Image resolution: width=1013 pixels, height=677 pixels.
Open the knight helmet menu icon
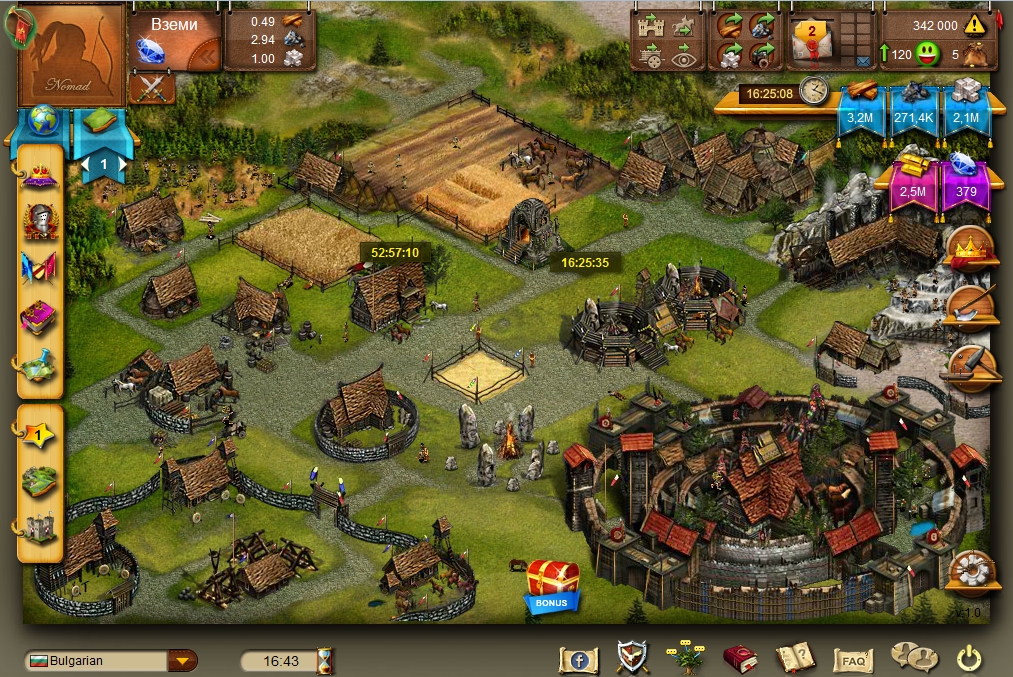click(40, 220)
